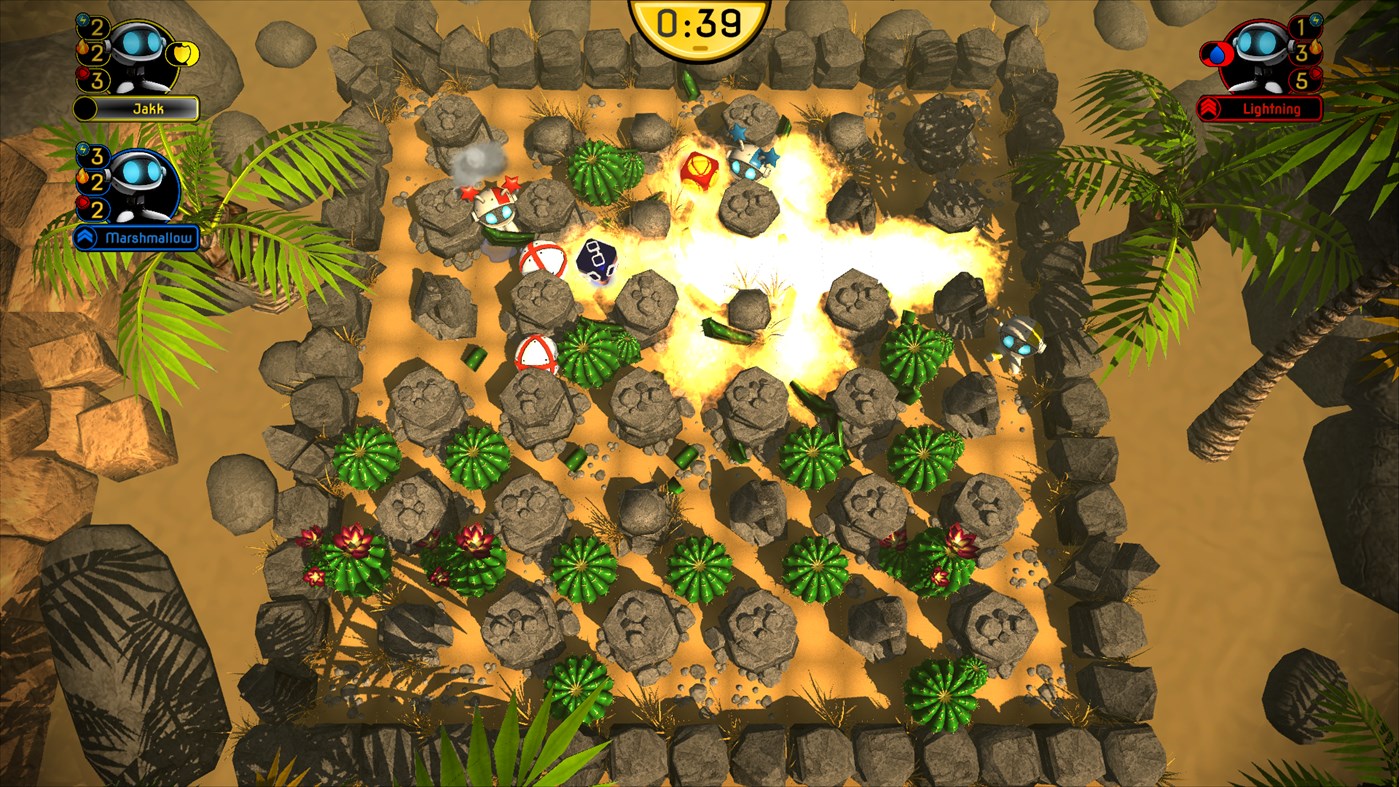Click Marshmallow's fire power icon
This screenshot has width=1399, height=787.
(82, 178)
